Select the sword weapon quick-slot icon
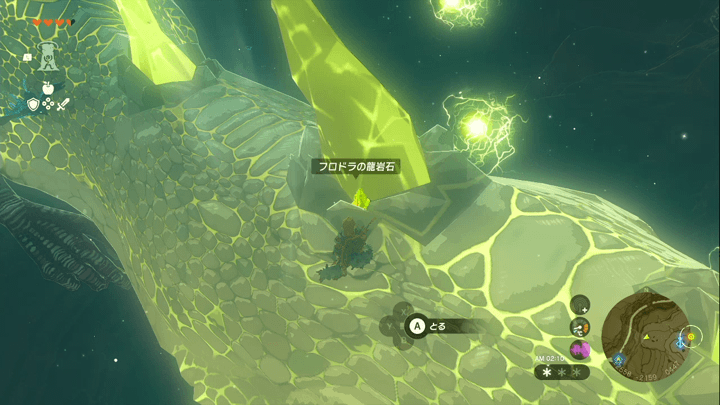 tap(62, 104)
